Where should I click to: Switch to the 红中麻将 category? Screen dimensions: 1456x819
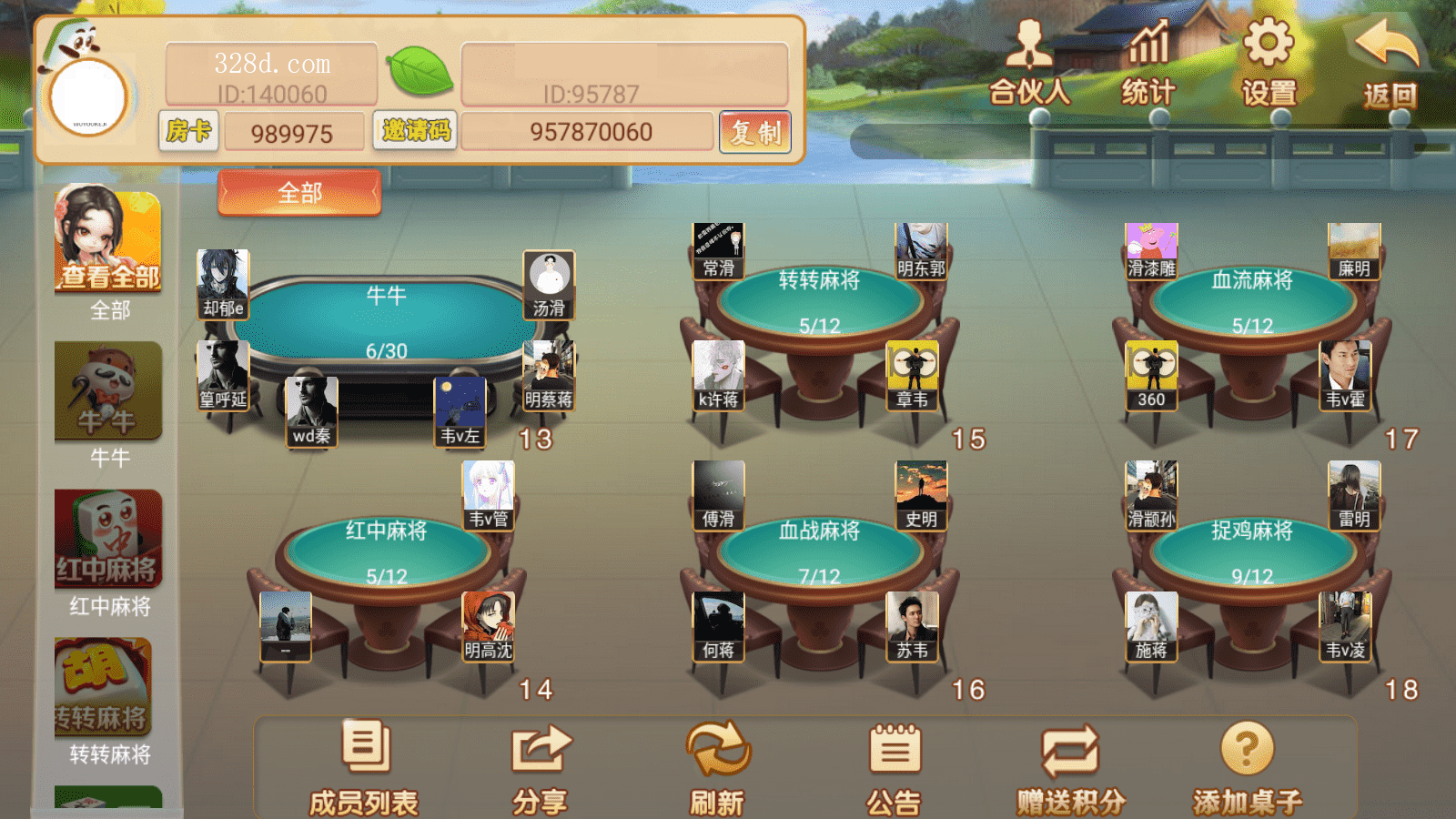click(108, 539)
